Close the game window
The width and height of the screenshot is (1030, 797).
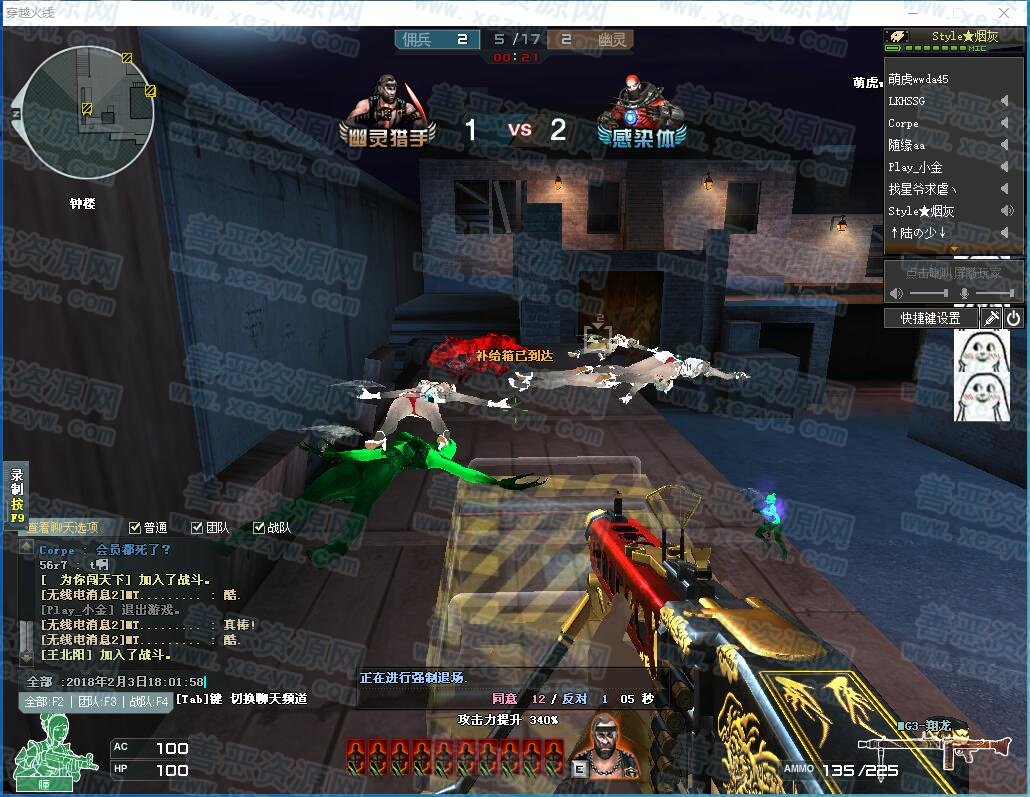1005,13
